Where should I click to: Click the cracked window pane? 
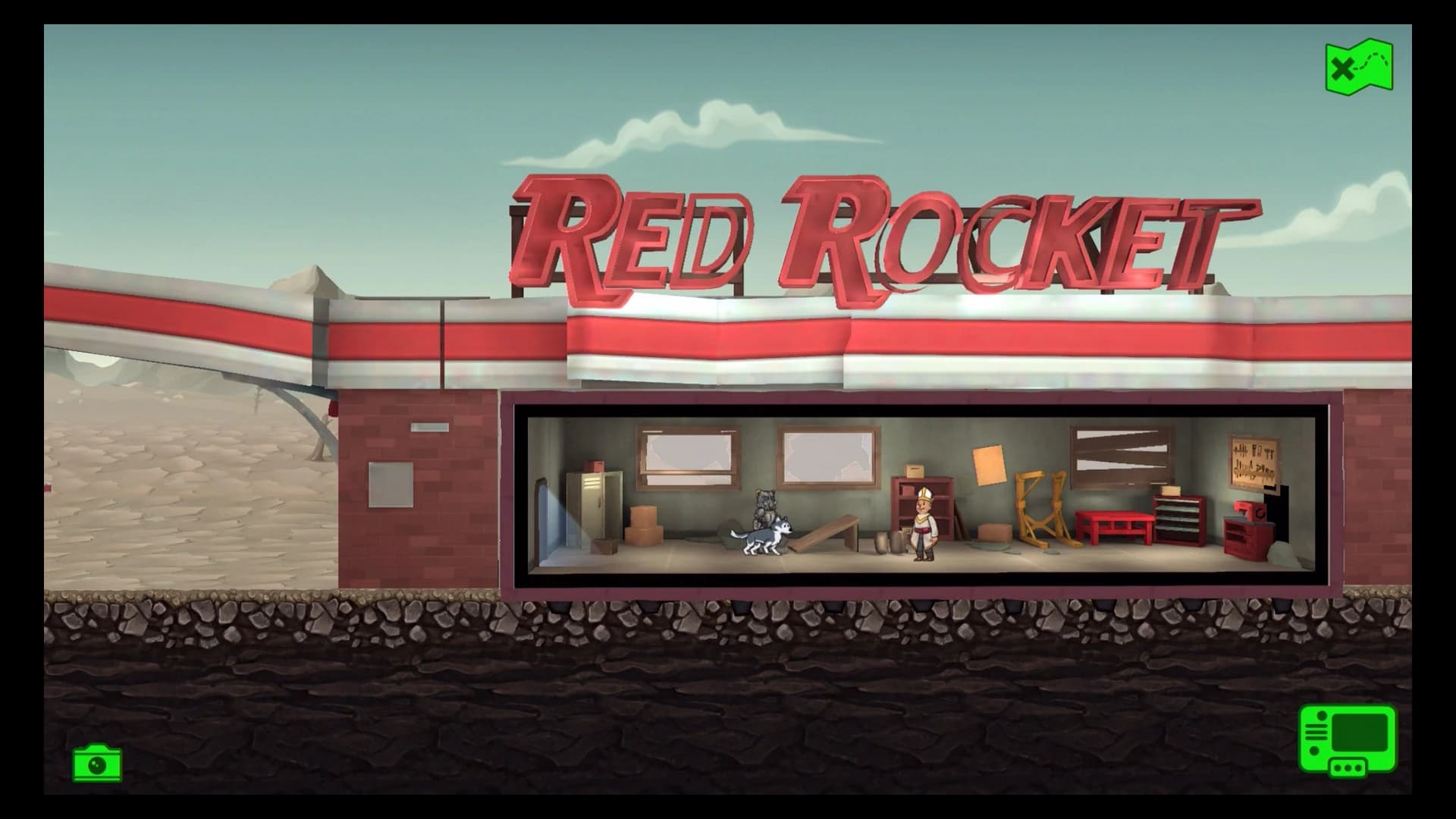click(827, 455)
